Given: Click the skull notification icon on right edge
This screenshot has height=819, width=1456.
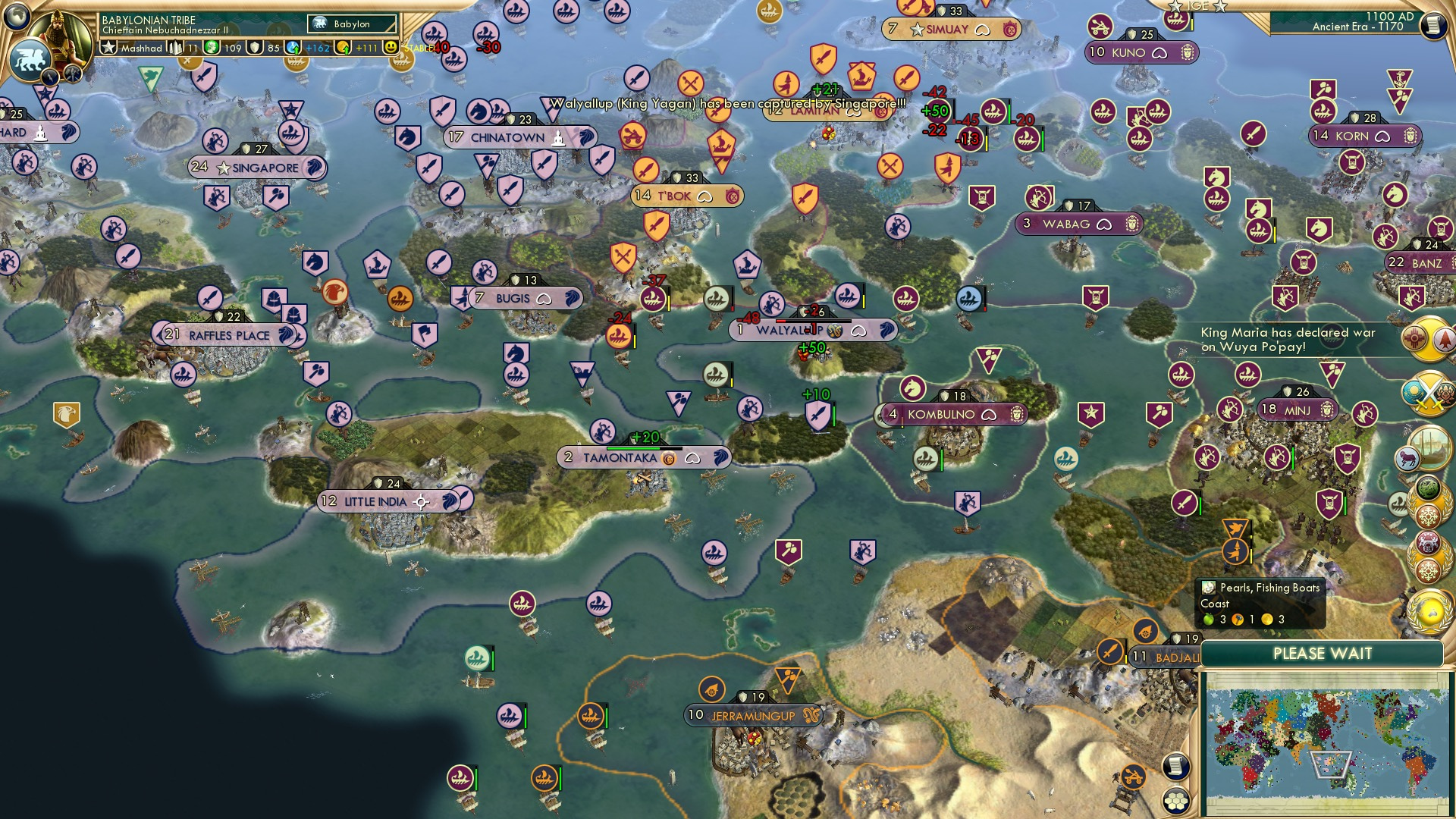Looking at the screenshot, I should 1427,541.
